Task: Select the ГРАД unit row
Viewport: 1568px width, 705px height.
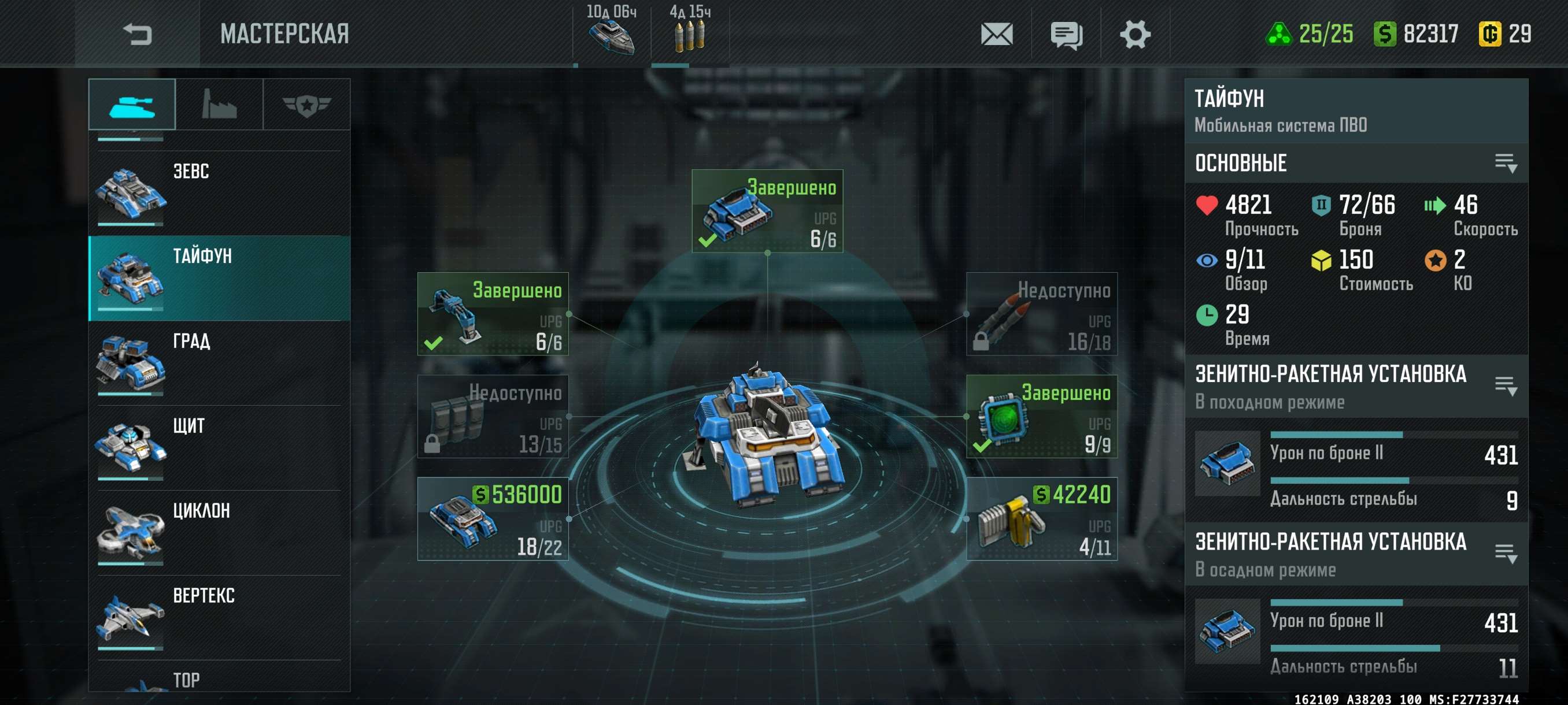Action: (219, 362)
